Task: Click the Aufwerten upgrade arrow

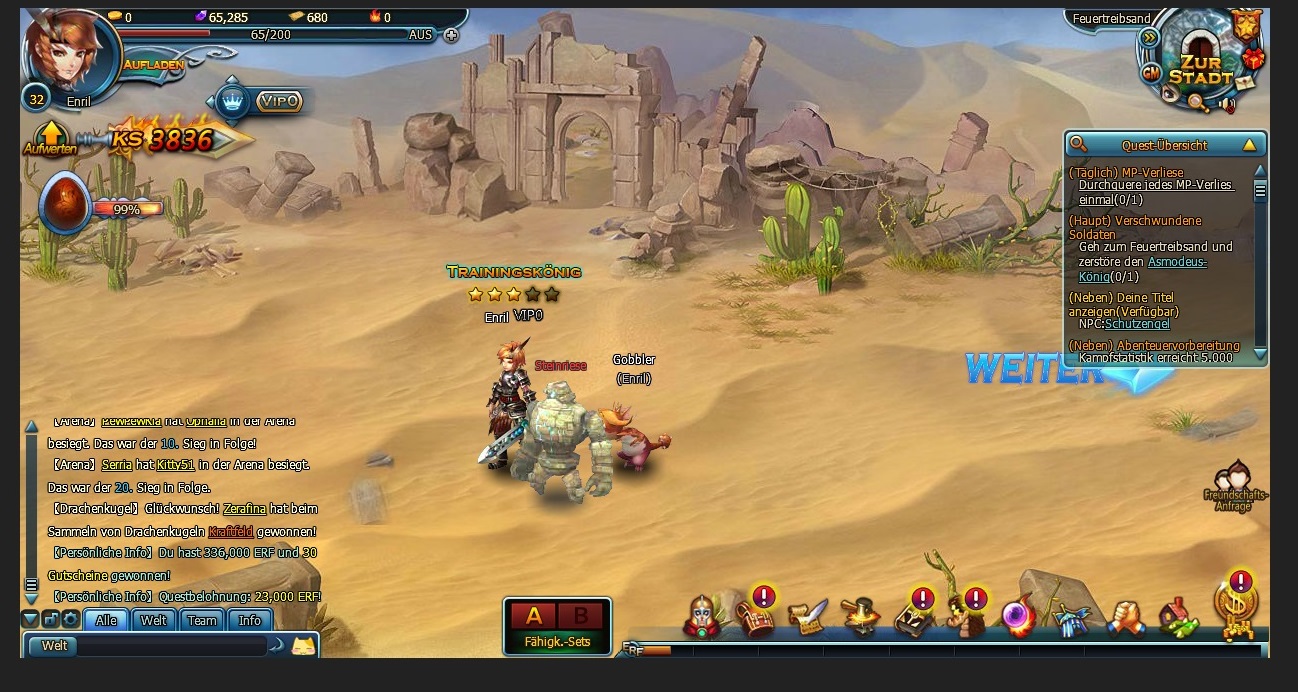Action: coord(49,136)
